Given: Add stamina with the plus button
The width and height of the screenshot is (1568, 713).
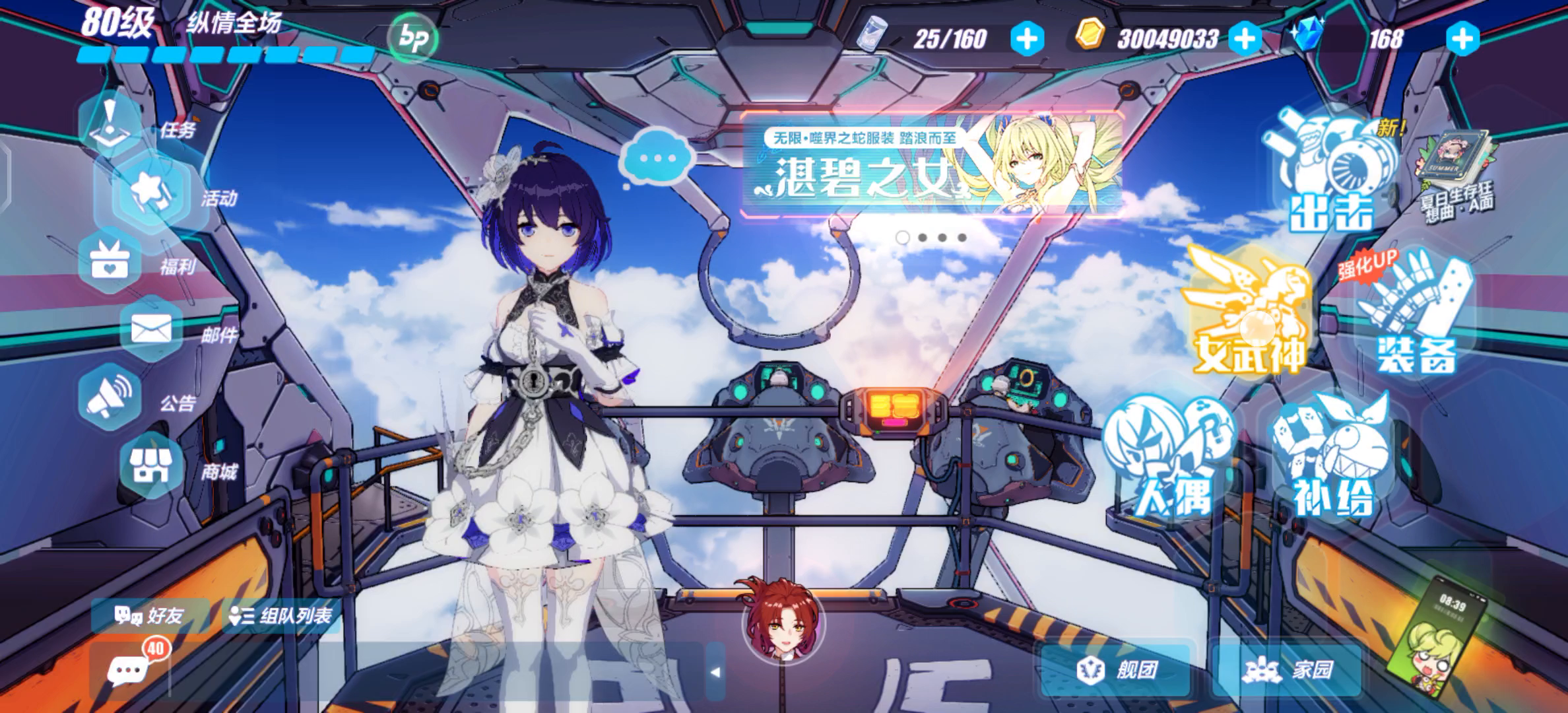Looking at the screenshot, I should tap(1028, 39).
